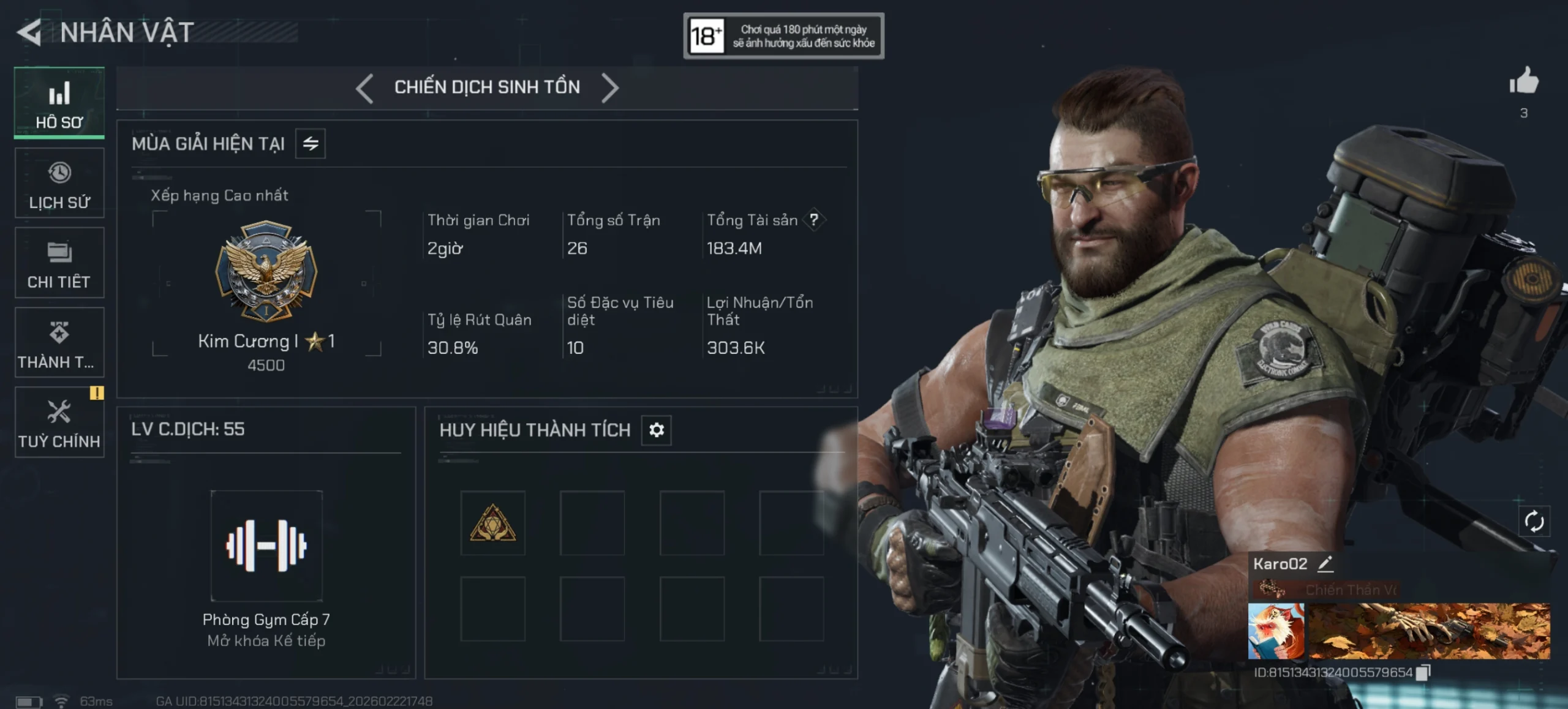This screenshot has height=709, width=1568.
Task: Show previous mode with the left arrow
Action: point(364,88)
